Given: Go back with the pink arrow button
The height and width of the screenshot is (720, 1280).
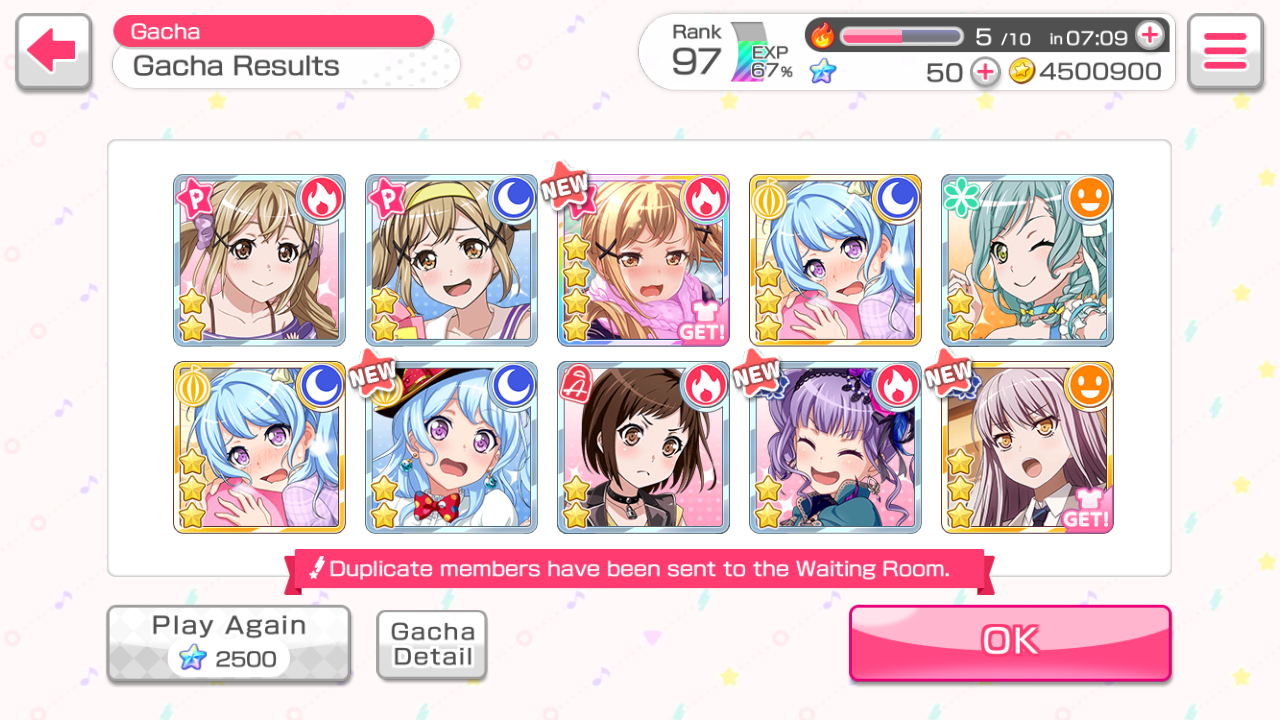Looking at the screenshot, I should click(x=53, y=52).
